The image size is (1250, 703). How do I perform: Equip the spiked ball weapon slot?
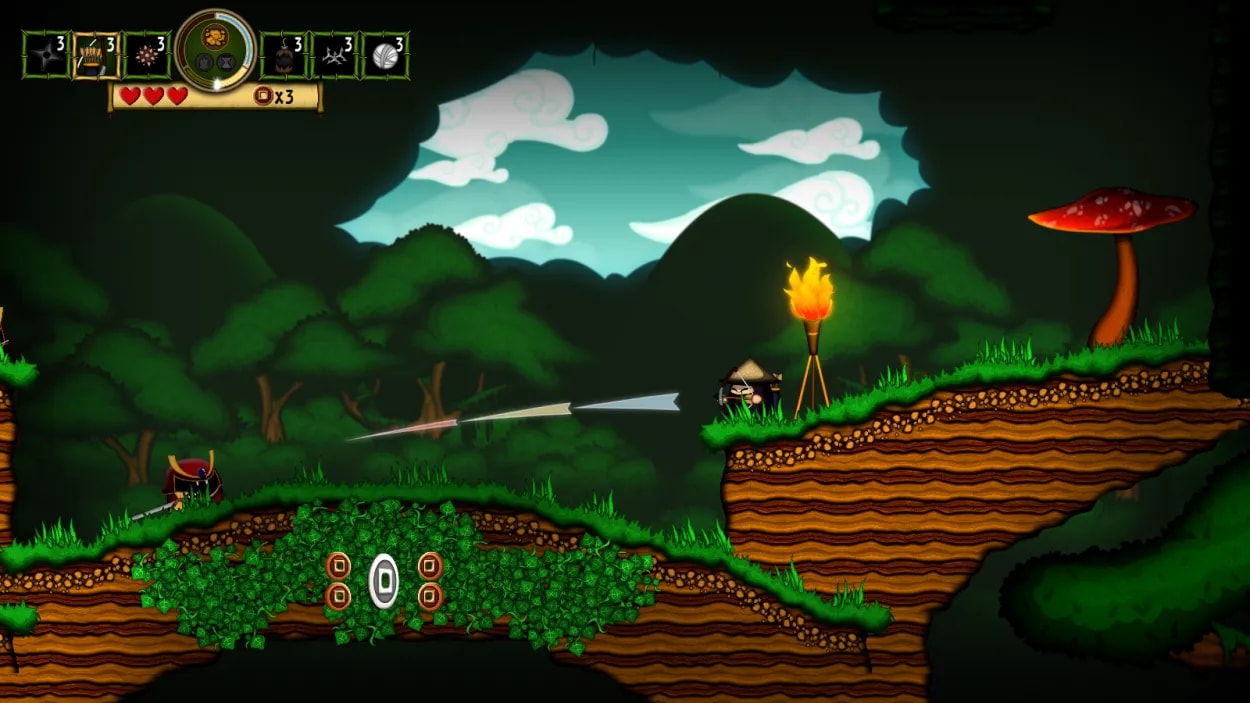(146, 55)
